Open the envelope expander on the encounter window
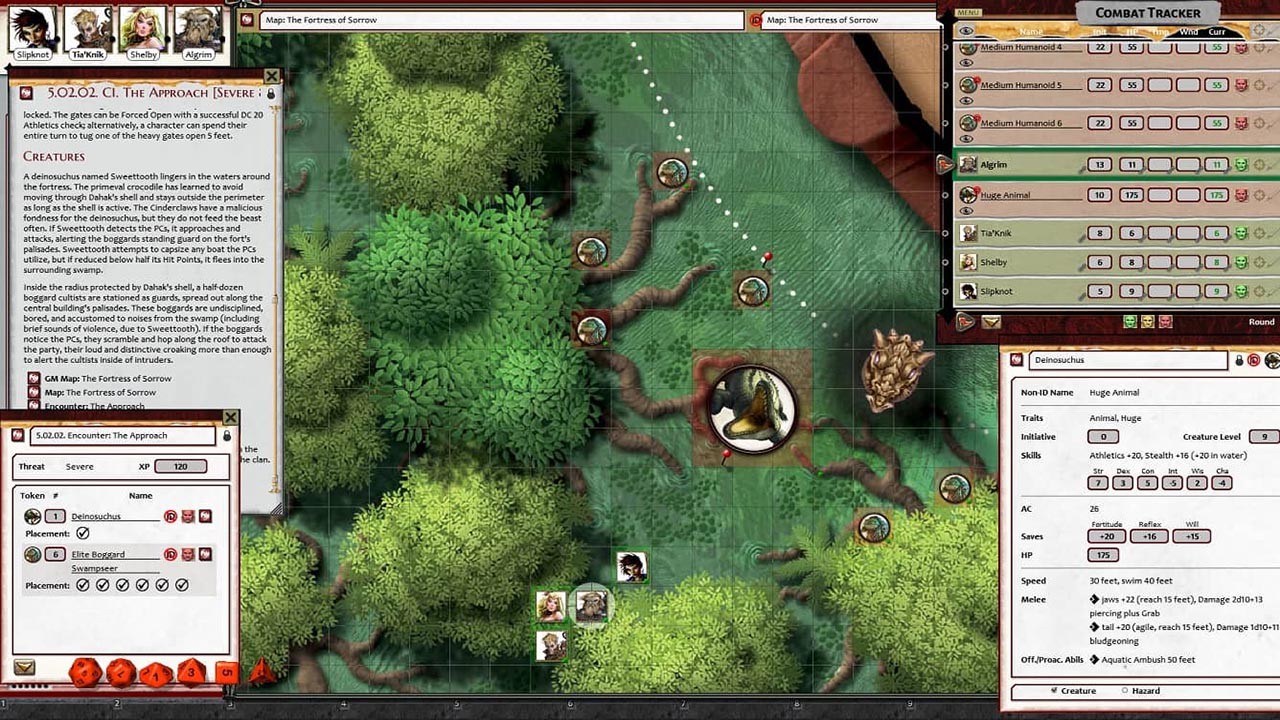This screenshot has width=1280, height=720. [24, 667]
